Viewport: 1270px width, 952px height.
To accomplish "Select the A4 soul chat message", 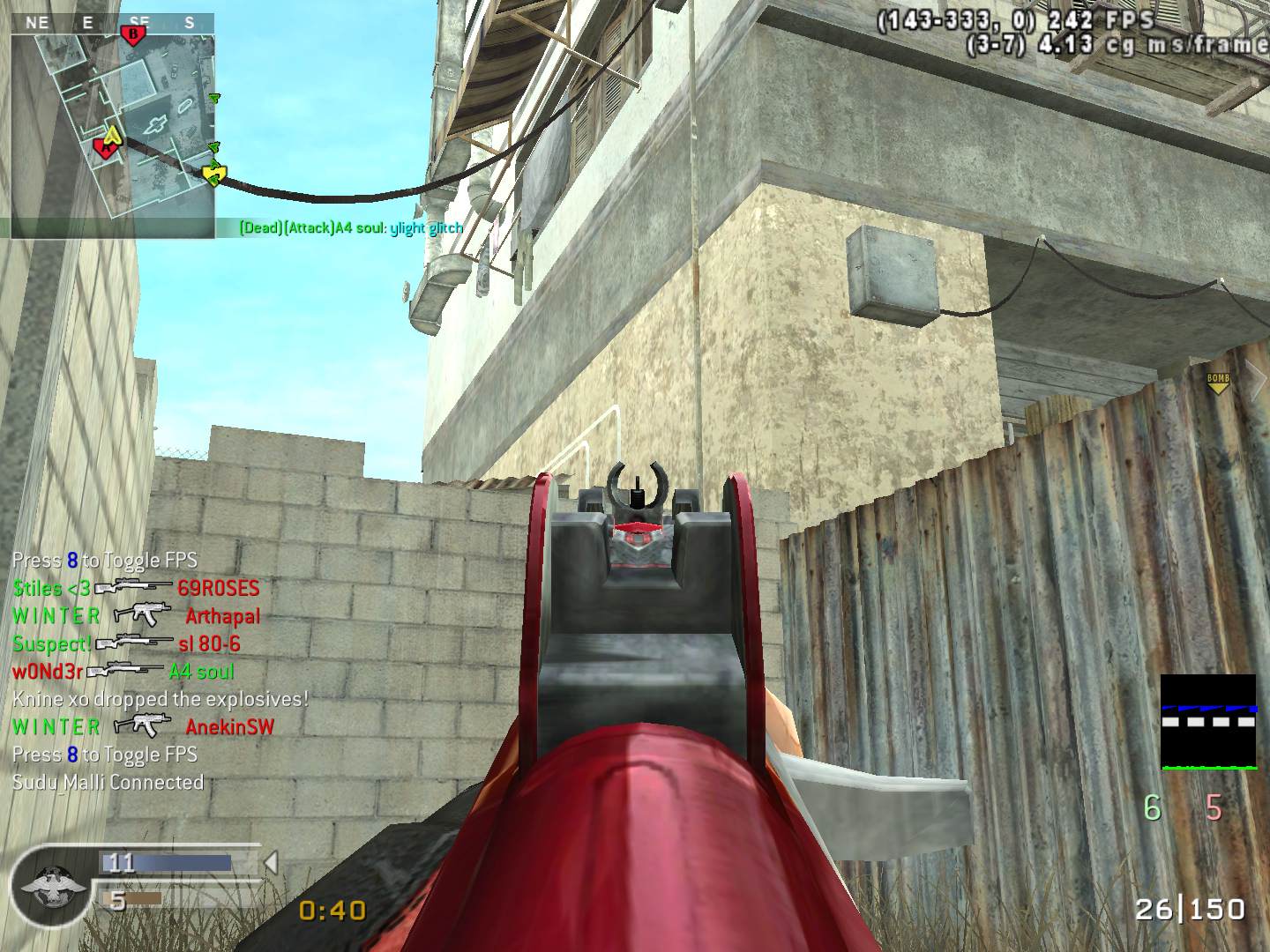I will (x=351, y=227).
